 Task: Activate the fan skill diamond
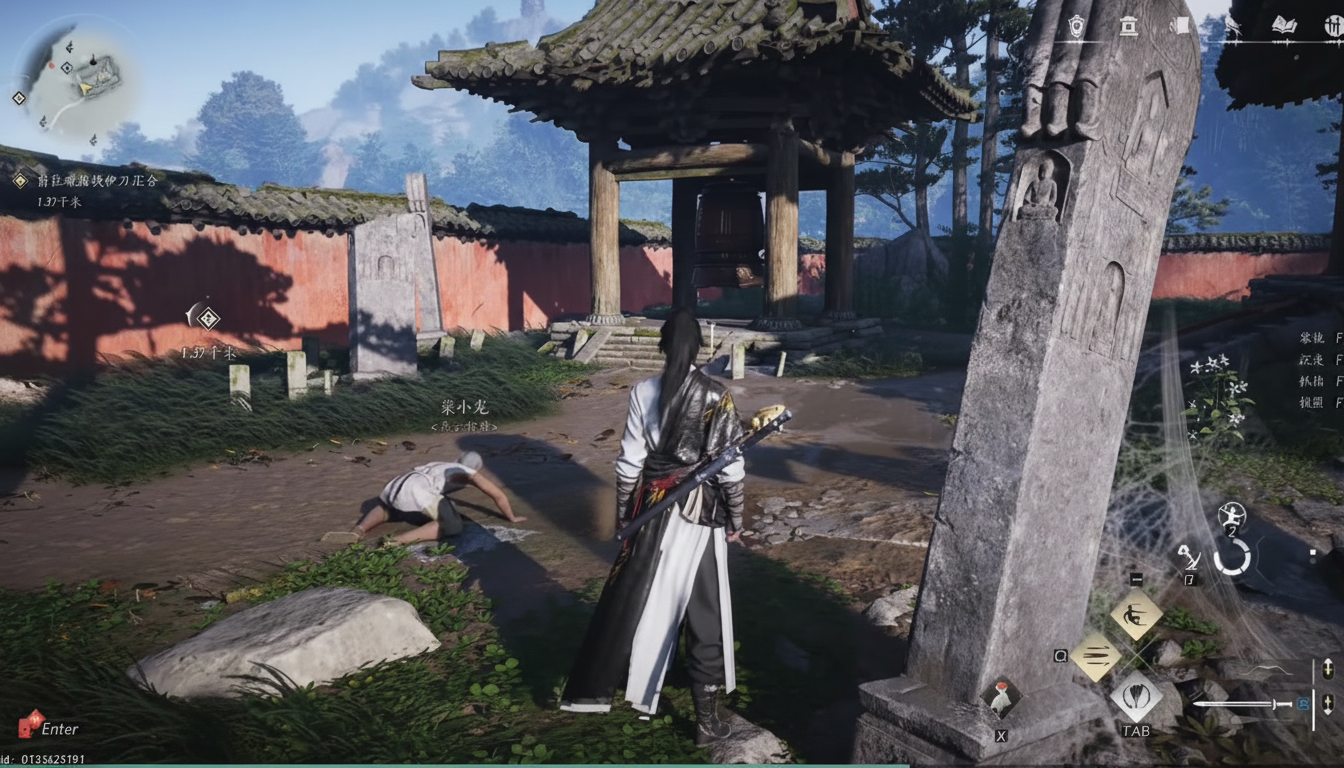1136,696
